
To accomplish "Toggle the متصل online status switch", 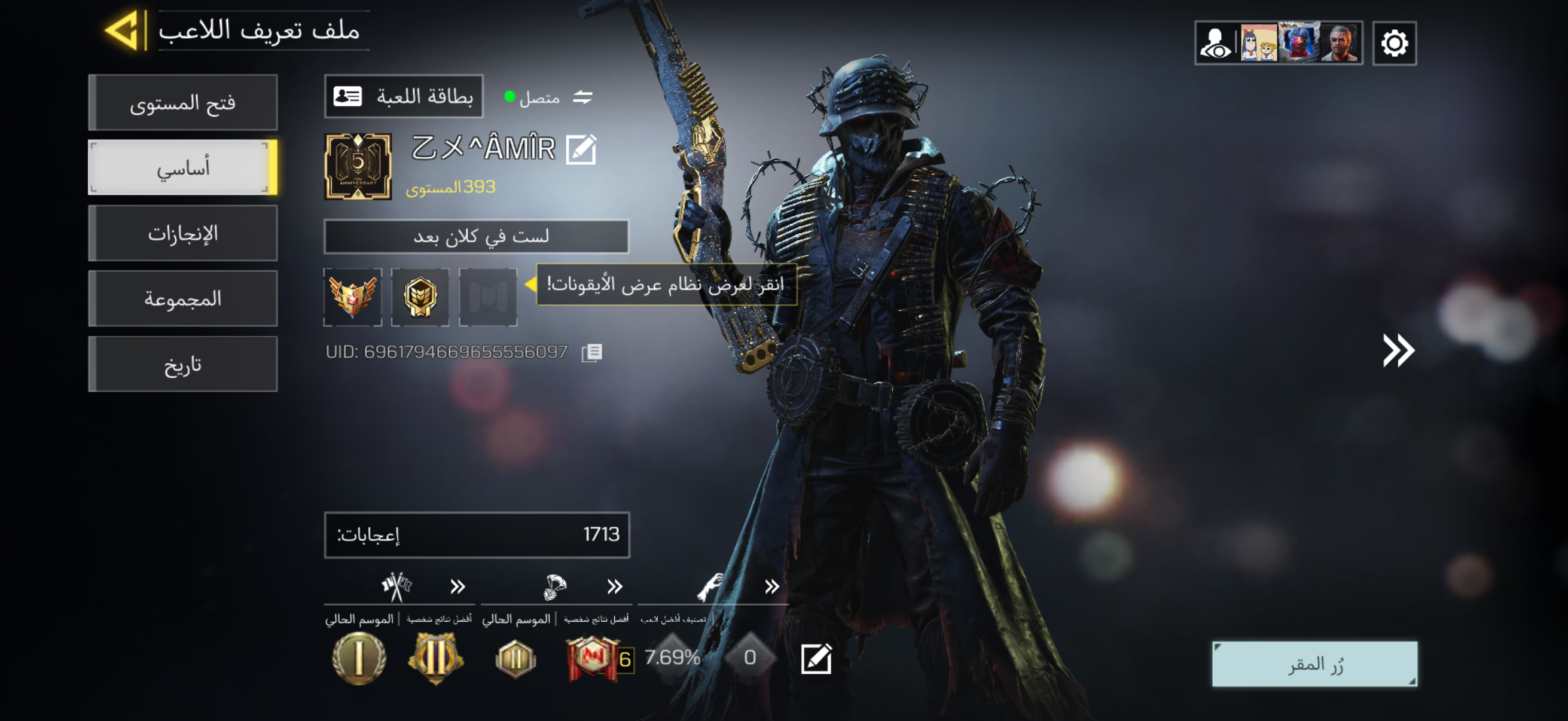I will (x=582, y=97).
